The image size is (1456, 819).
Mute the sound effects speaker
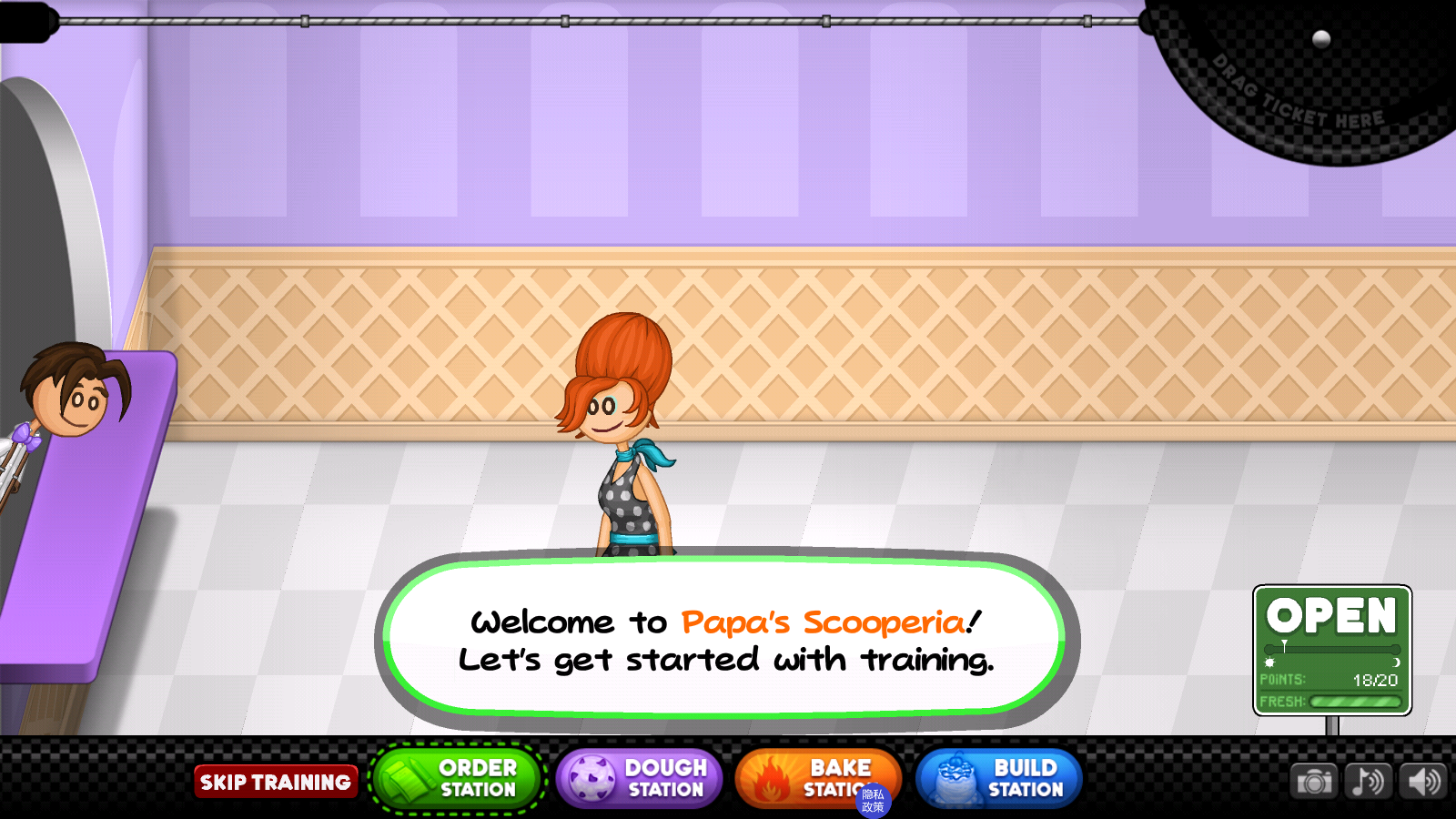[1424, 782]
